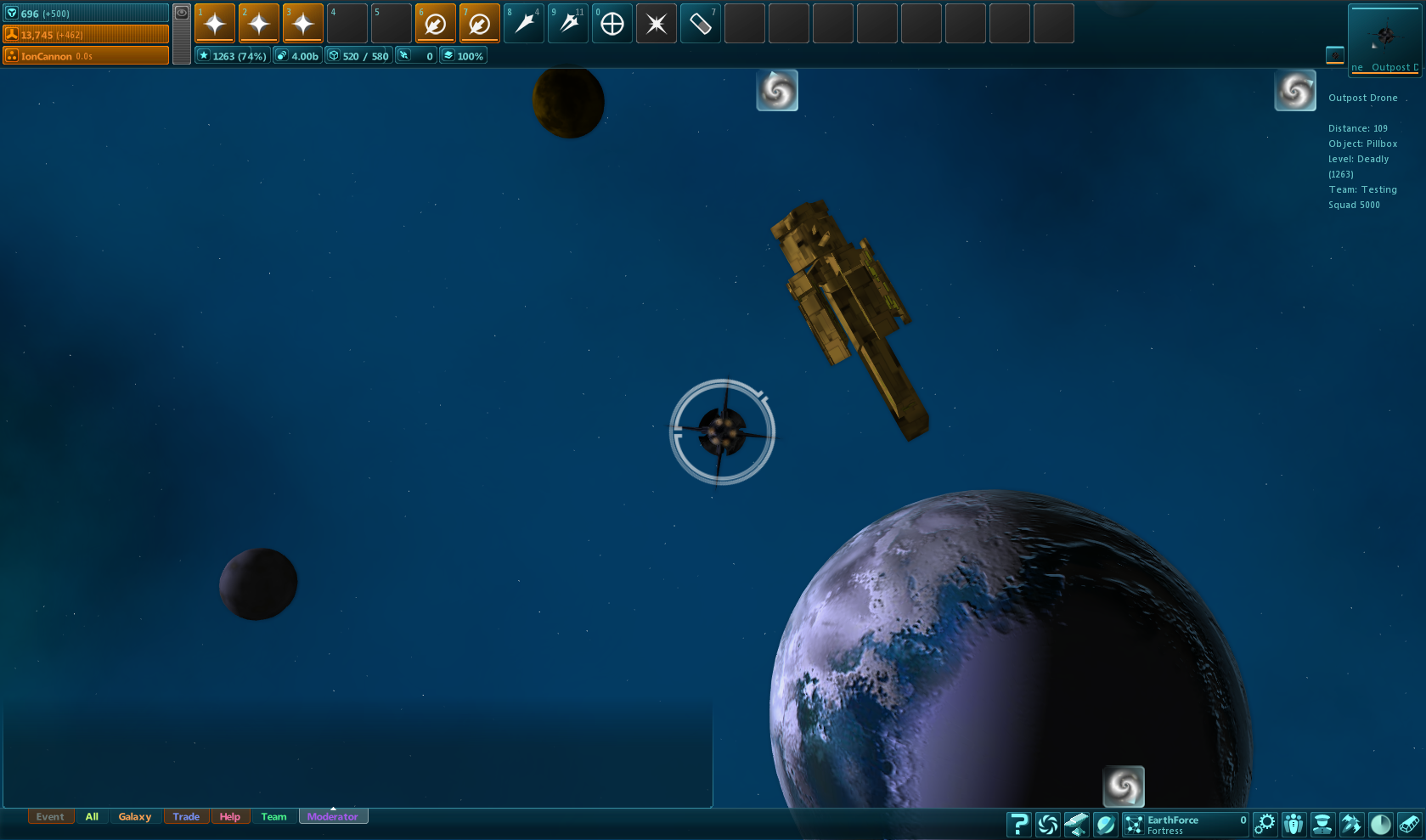The image size is (1426, 840).
Task: Open the gear settings menu
Action: pos(1265,824)
